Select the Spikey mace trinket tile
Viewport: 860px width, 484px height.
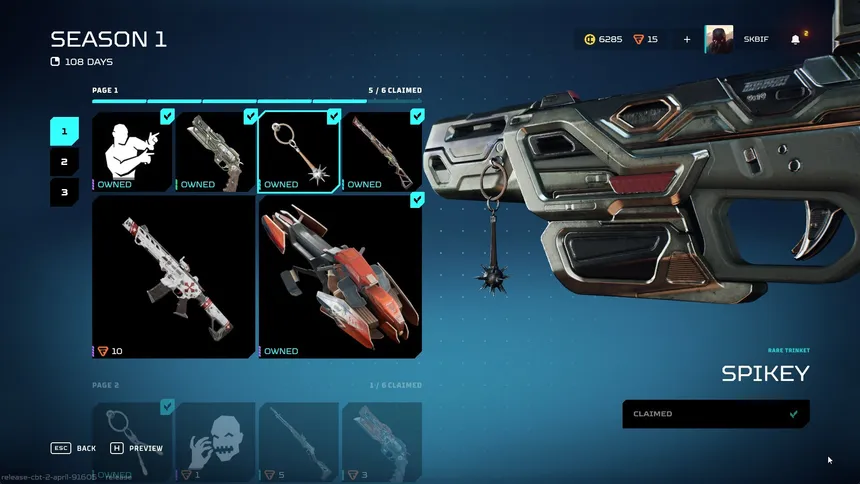(x=299, y=151)
